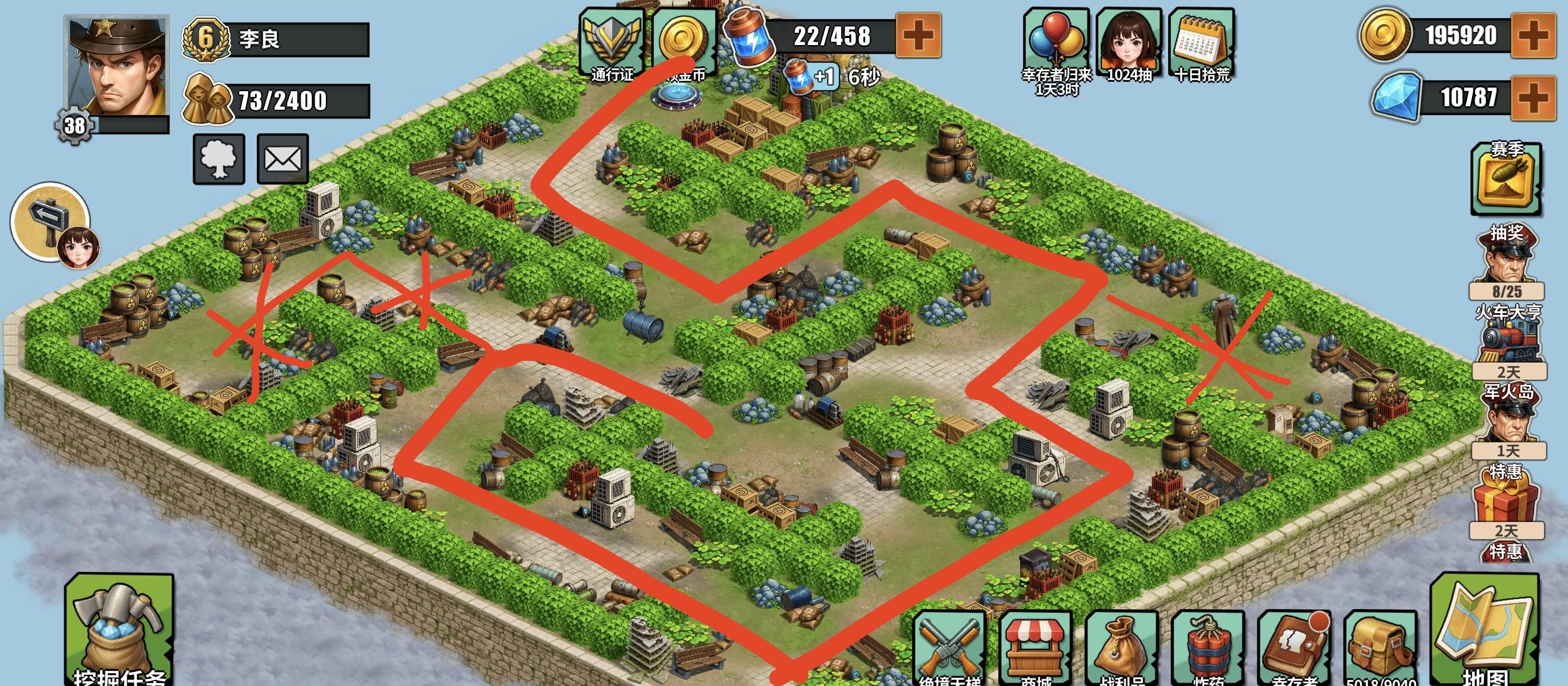
Task: Add energy with the plus button
Action: coord(919,35)
